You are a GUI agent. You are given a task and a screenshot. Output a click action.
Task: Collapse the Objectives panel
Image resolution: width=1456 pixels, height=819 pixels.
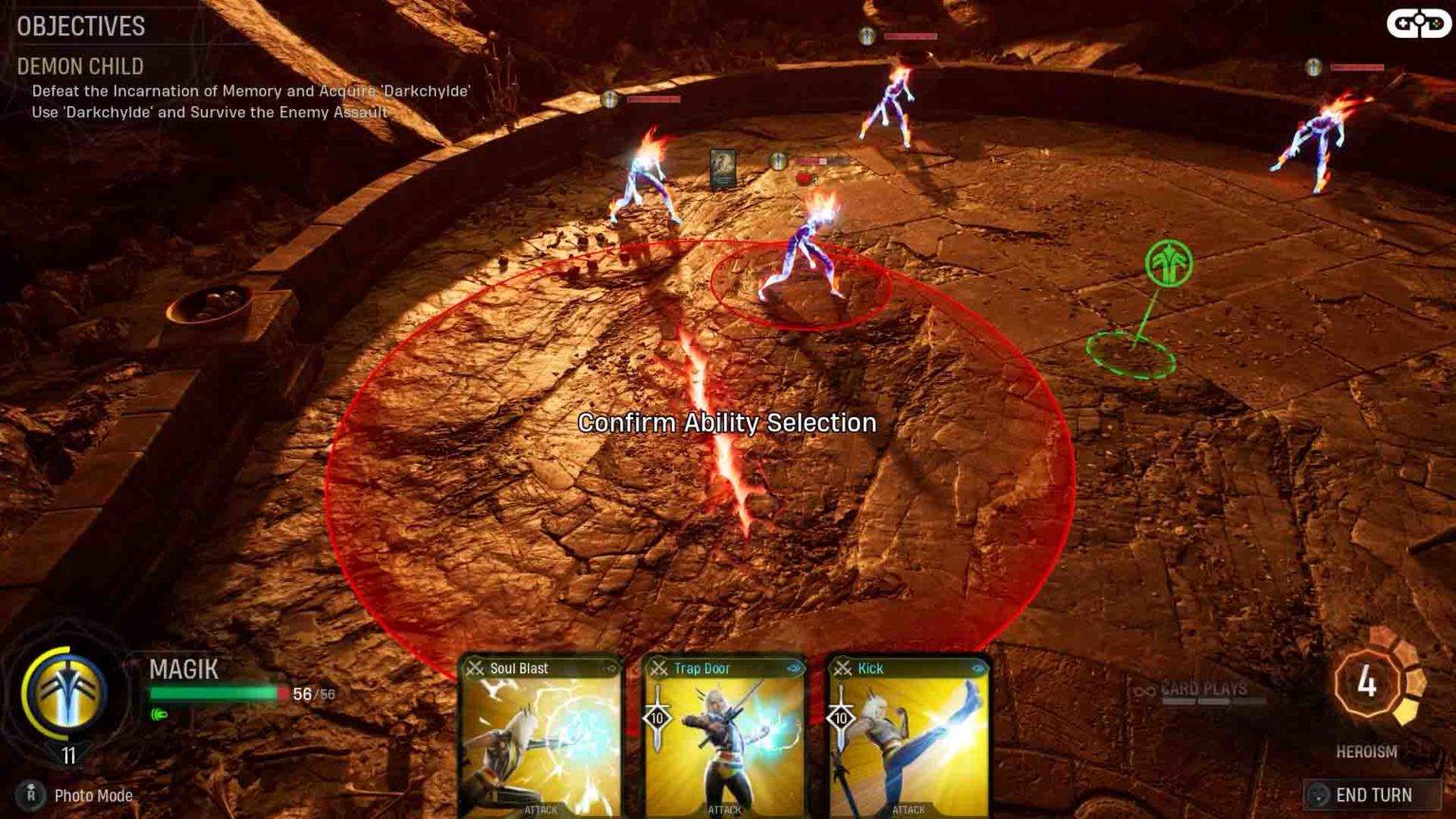[x=80, y=27]
